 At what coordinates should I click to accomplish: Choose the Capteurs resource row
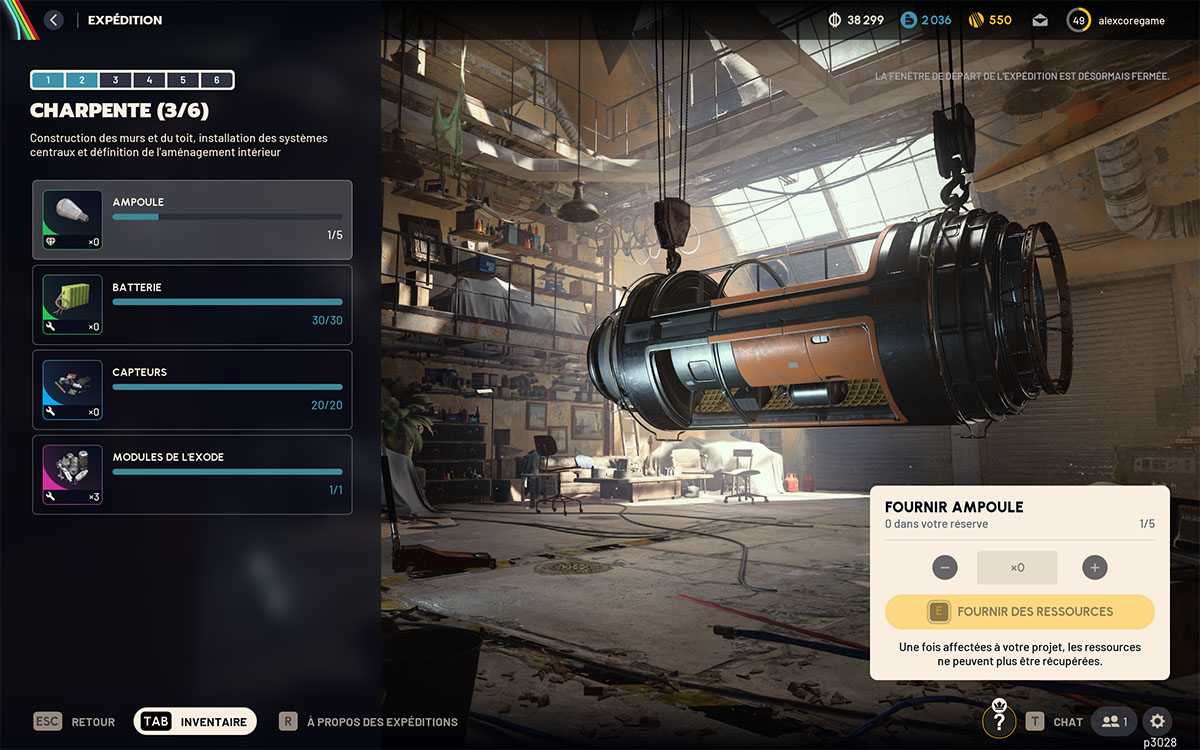(192, 390)
